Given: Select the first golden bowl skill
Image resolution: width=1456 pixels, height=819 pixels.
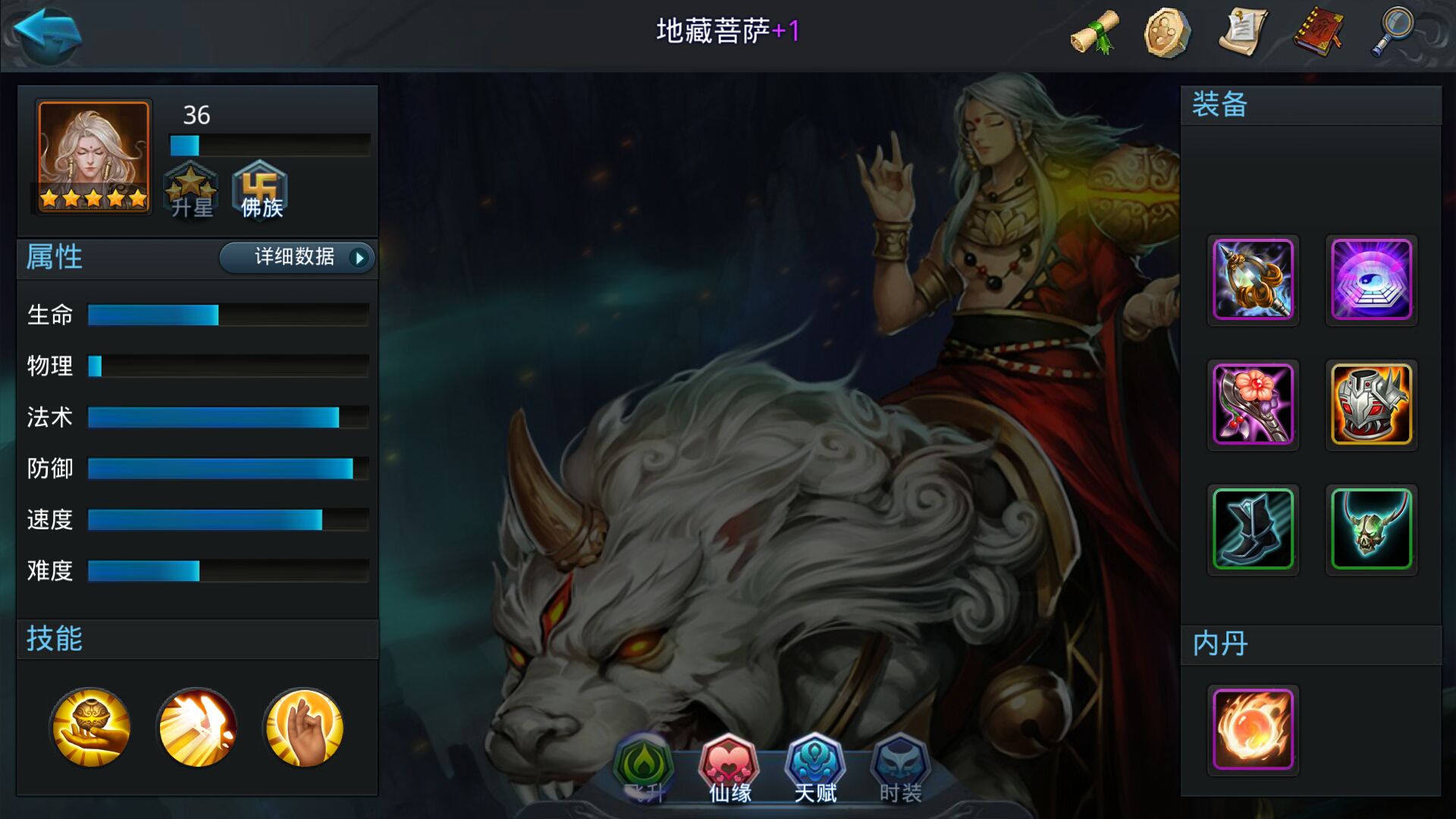Looking at the screenshot, I should tap(90, 726).
